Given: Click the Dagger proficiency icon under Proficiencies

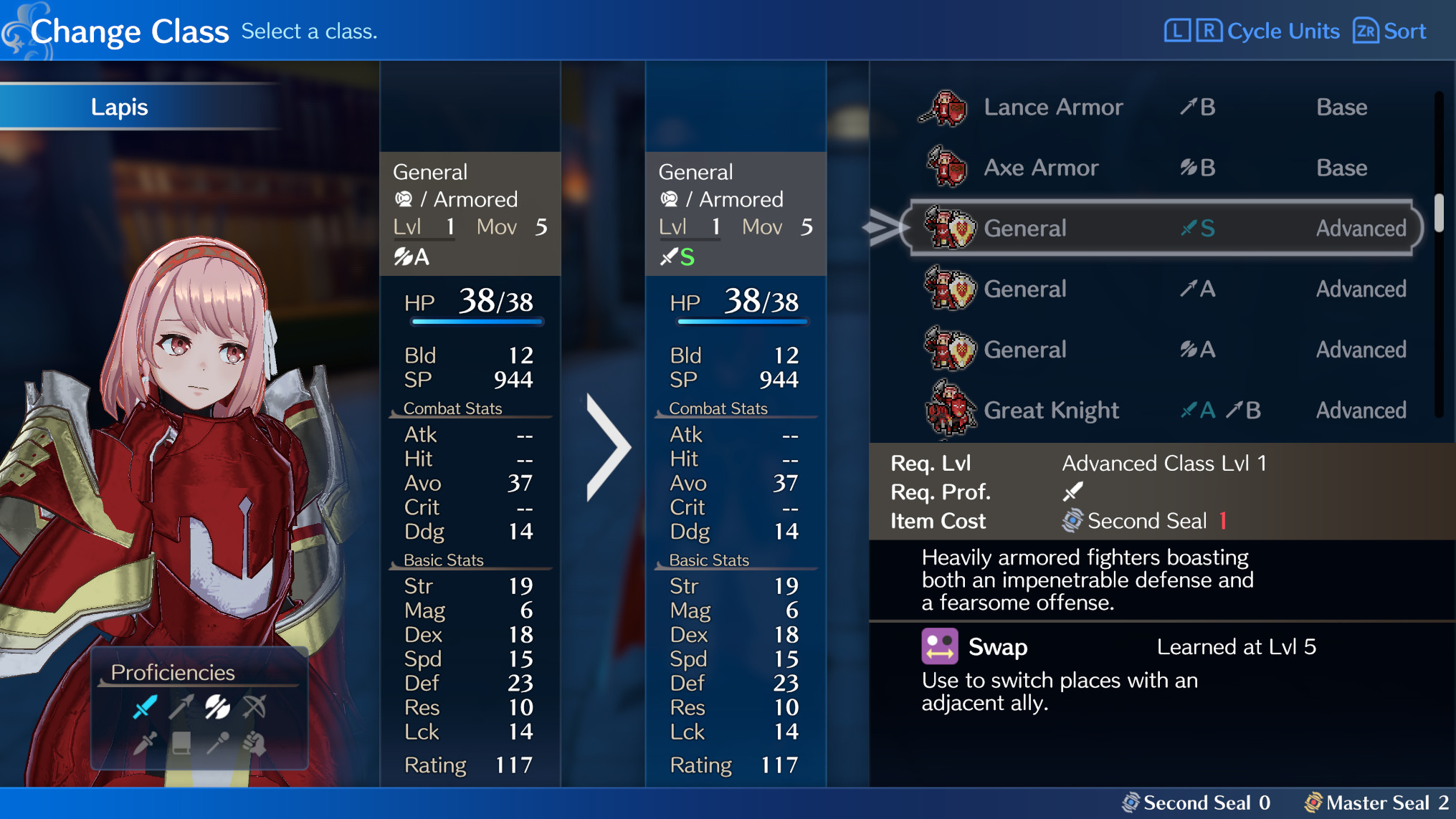Looking at the screenshot, I should 145,744.
